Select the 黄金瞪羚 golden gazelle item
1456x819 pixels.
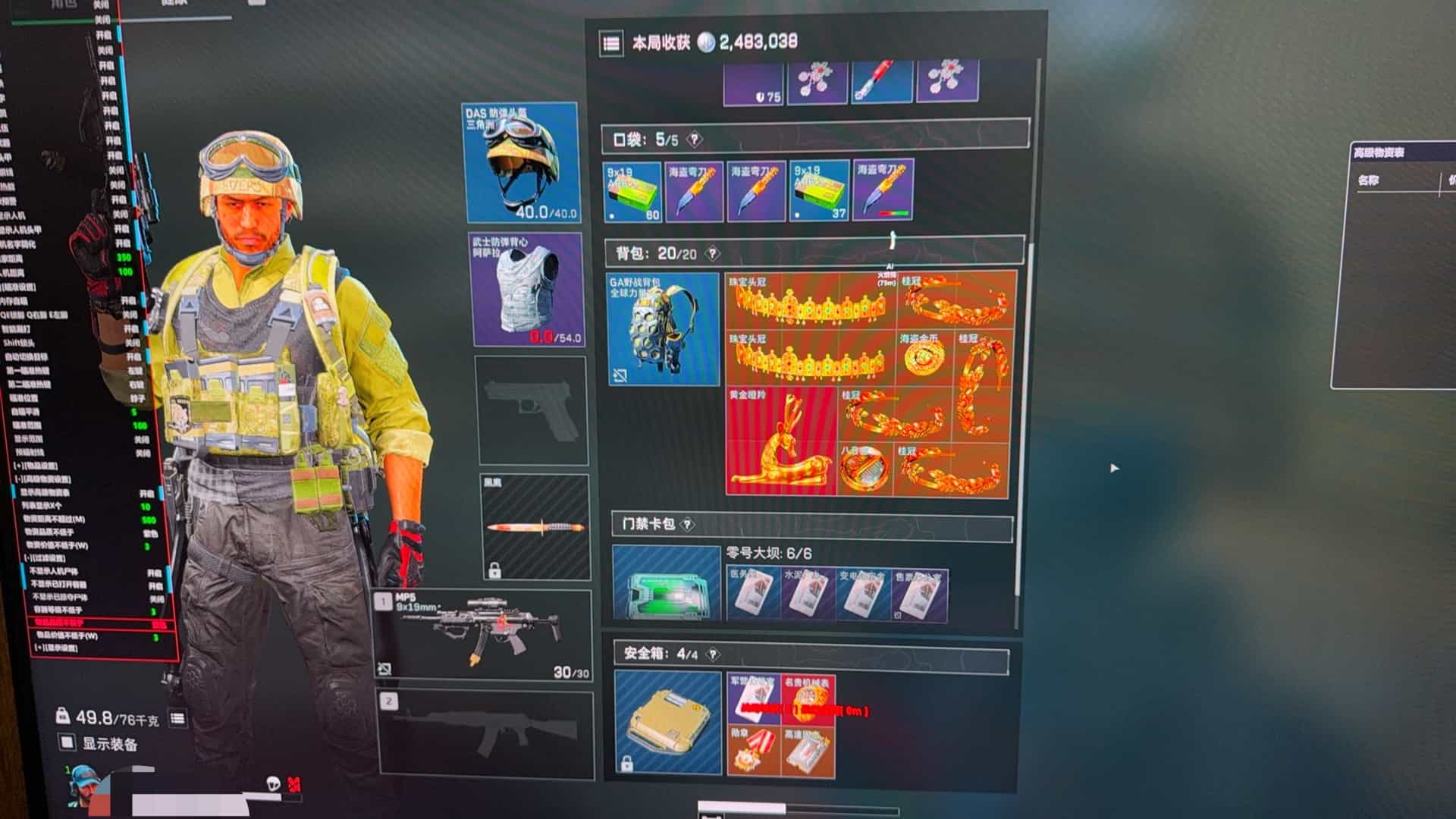pos(780,441)
